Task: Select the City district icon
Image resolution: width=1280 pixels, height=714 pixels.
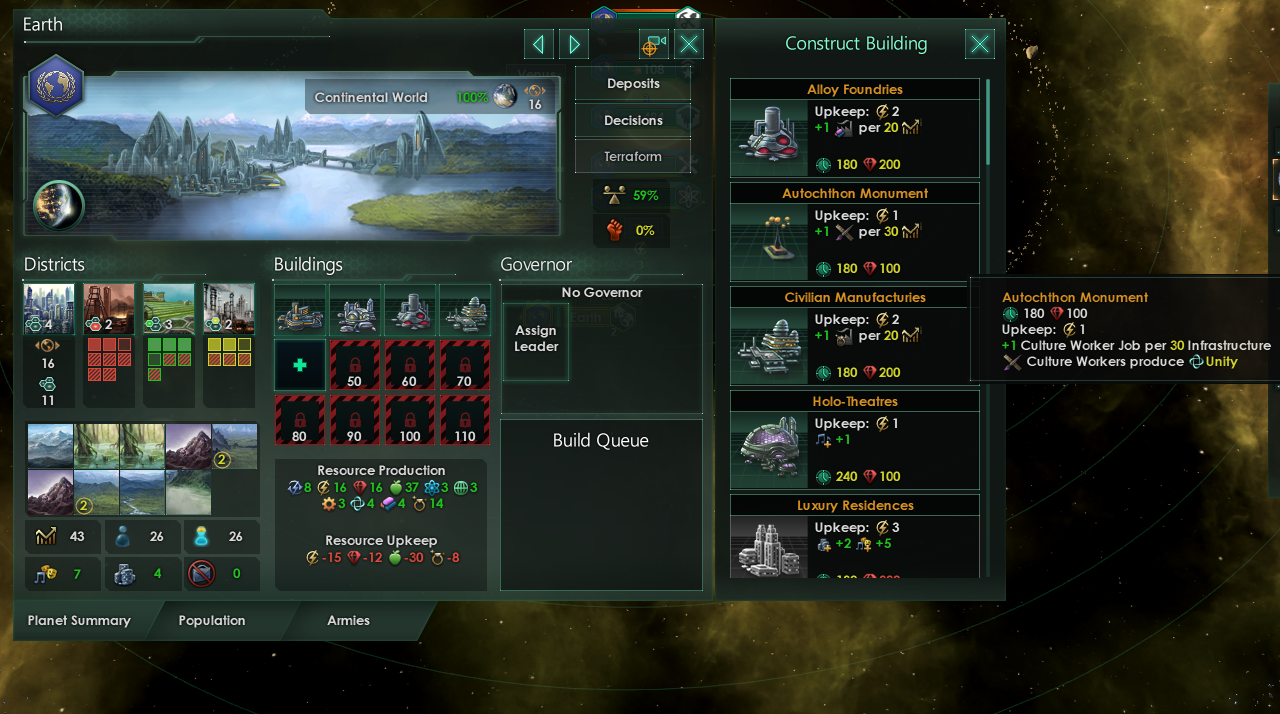Action: 49,309
